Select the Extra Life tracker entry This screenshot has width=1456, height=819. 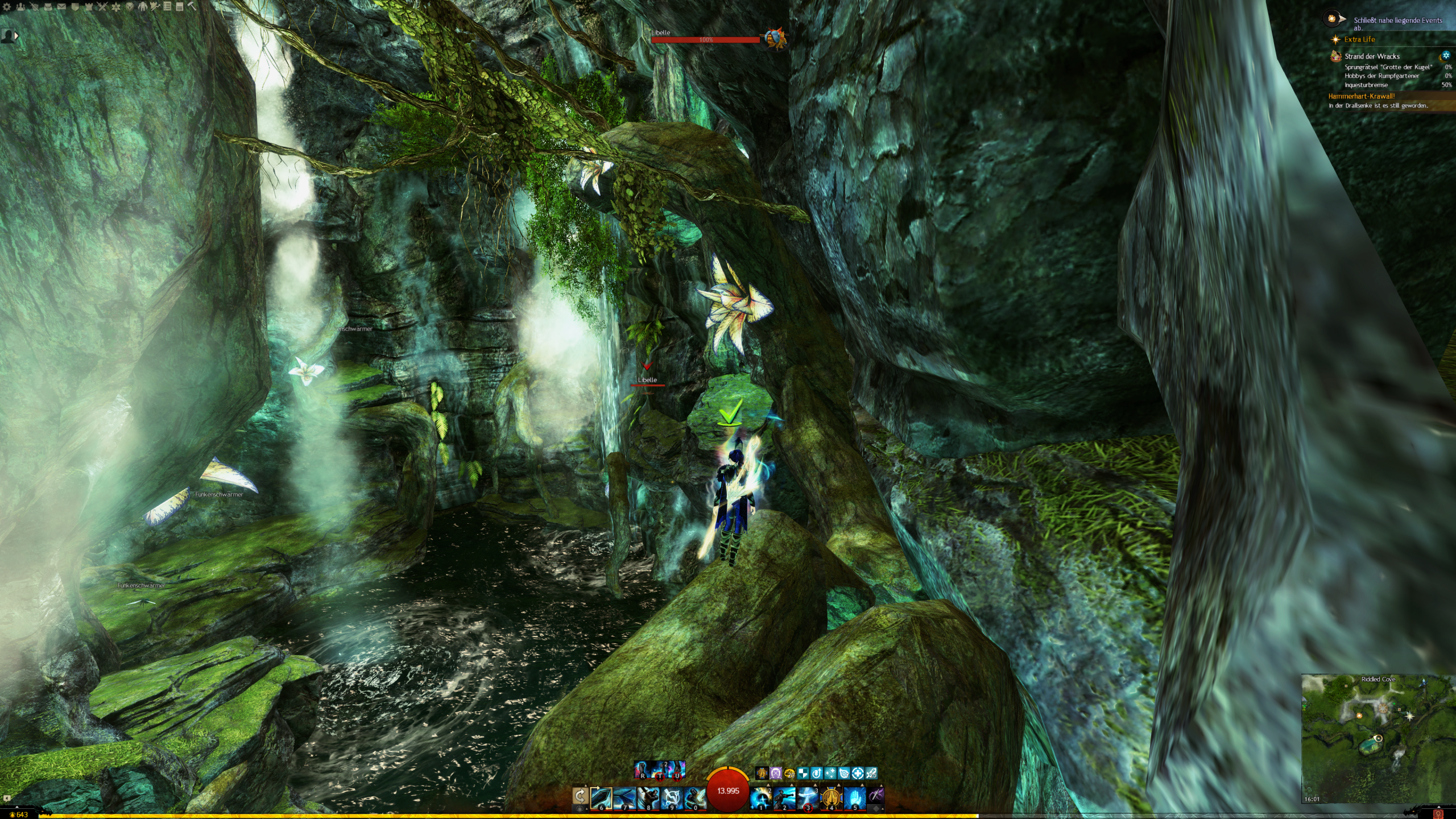click(1359, 39)
